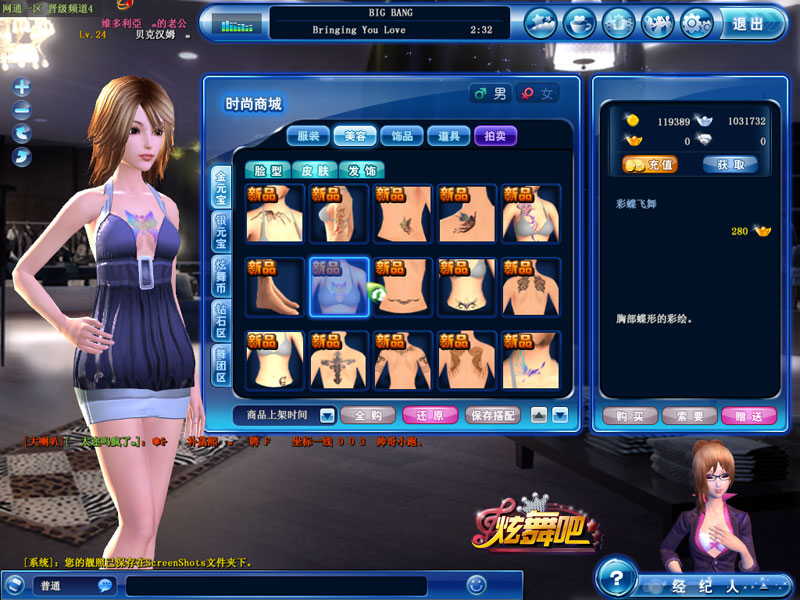Choose the 脸型 face shape sub-tab
The image size is (800, 600).
(x=268, y=170)
